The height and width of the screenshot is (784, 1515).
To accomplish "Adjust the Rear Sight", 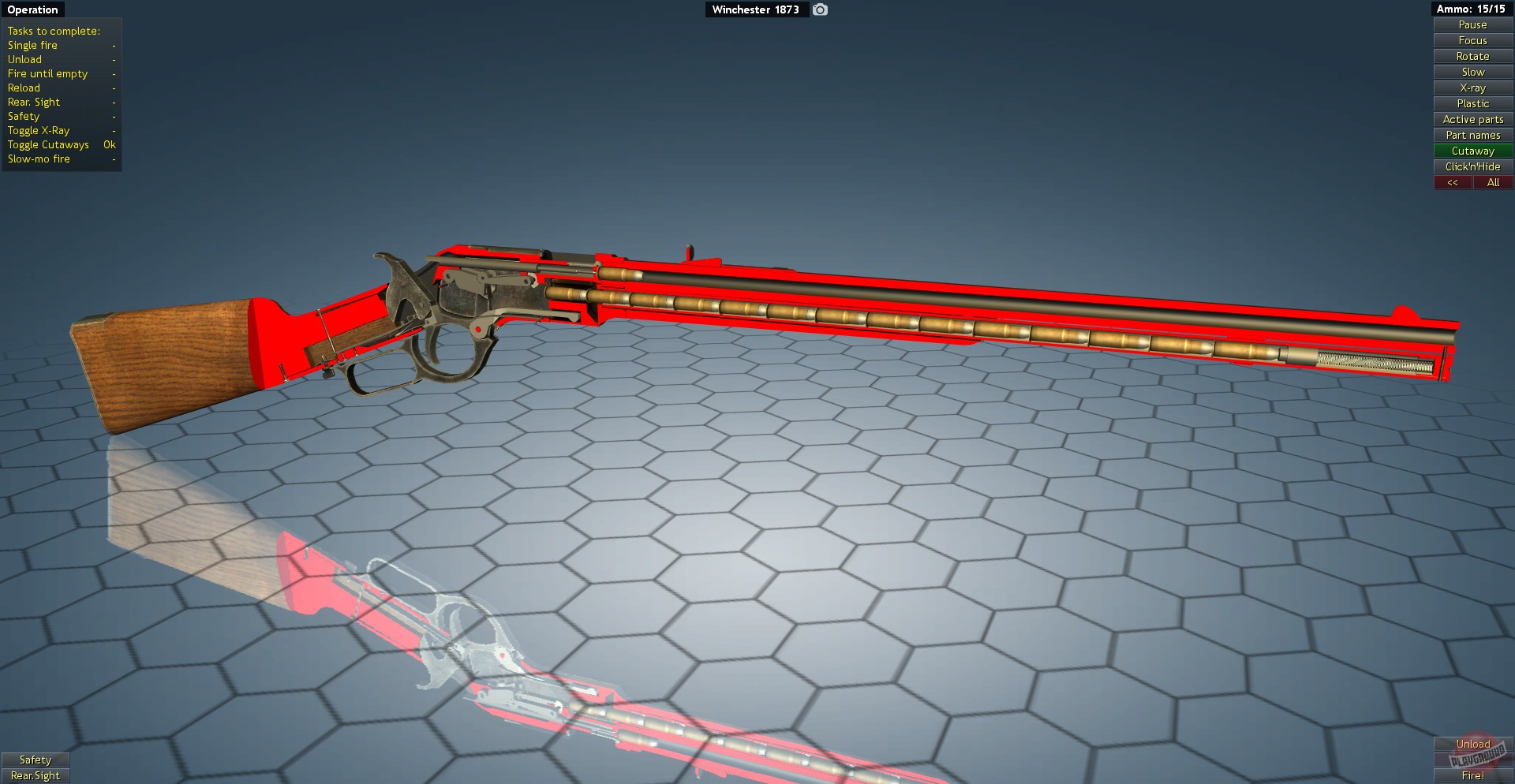I will tap(36, 775).
